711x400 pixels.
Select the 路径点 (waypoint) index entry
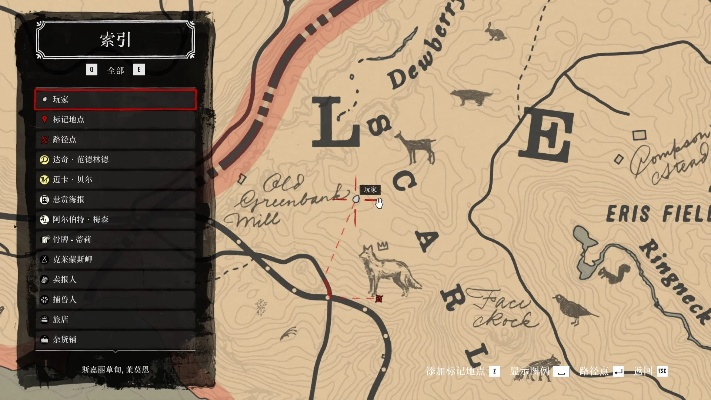click(x=114, y=139)
